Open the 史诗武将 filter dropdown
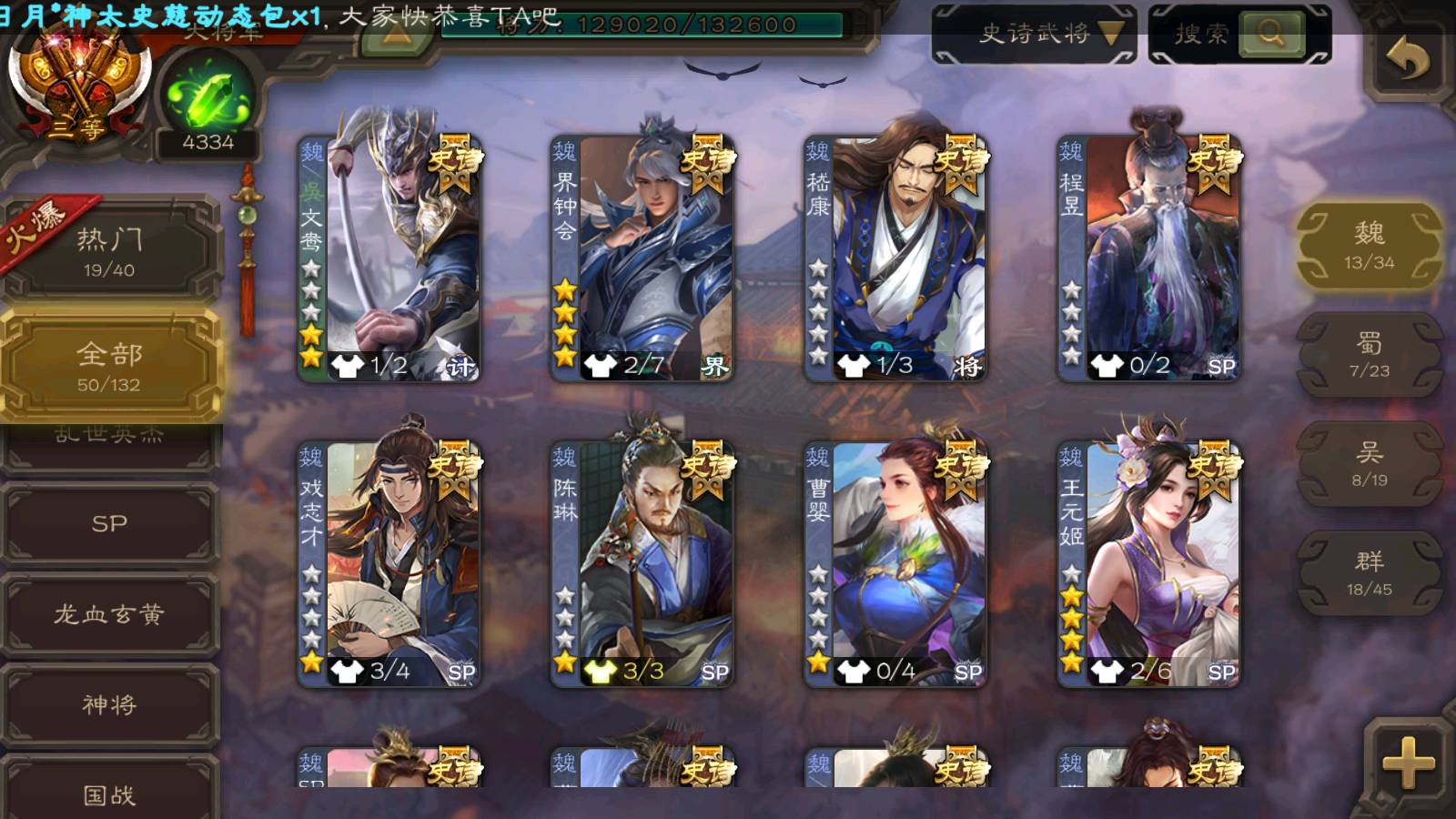Viewport: 1456px width, 819px height. pos(1034,35)
